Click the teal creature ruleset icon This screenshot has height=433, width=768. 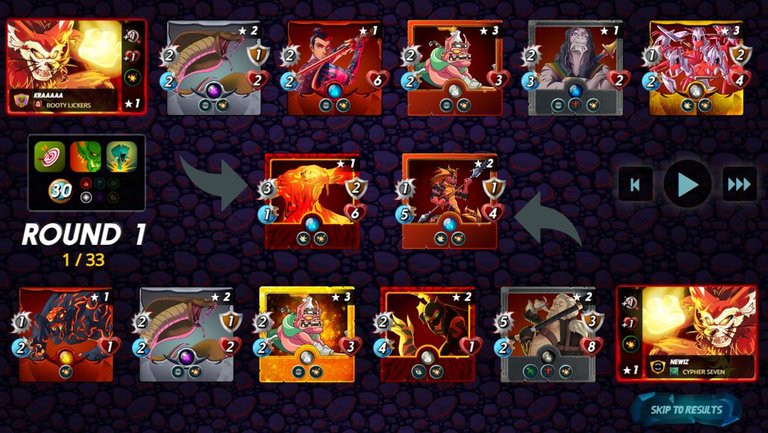[x=119, y=156]
